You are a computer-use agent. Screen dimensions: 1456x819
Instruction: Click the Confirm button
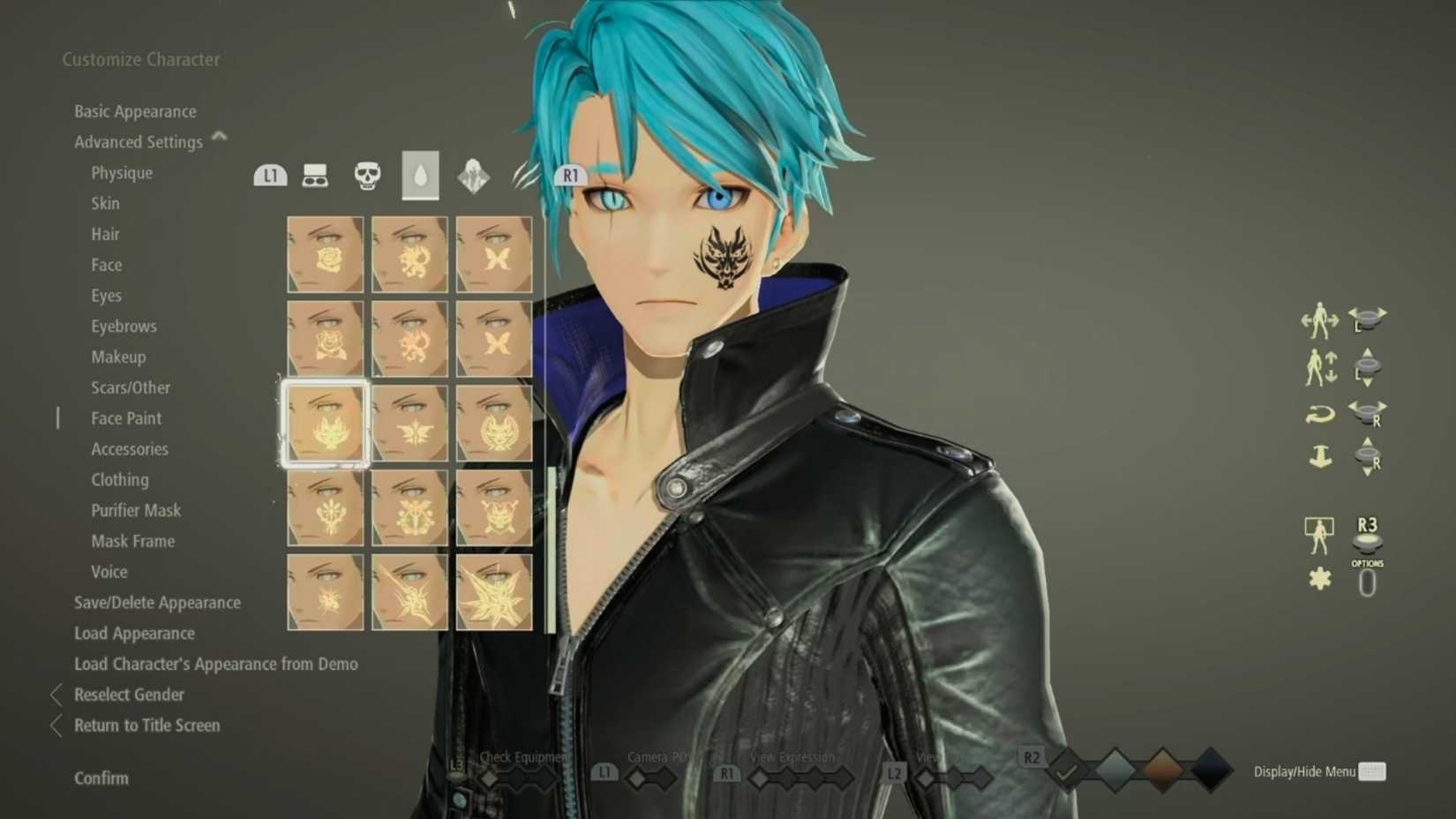pyautogui.click(x=100, y=778)
